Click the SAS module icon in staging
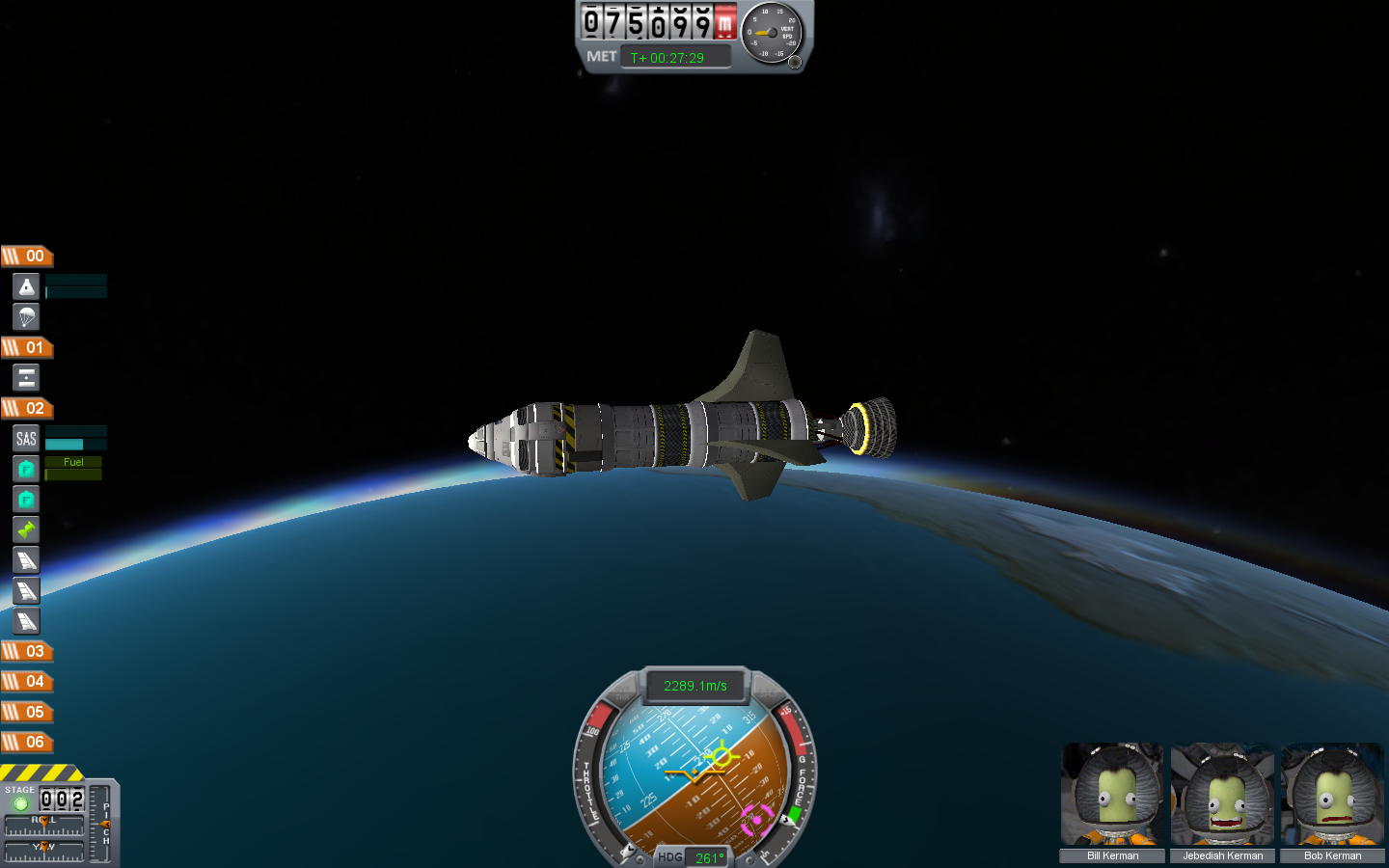The image size is (1389, 868). pos(26,439)
